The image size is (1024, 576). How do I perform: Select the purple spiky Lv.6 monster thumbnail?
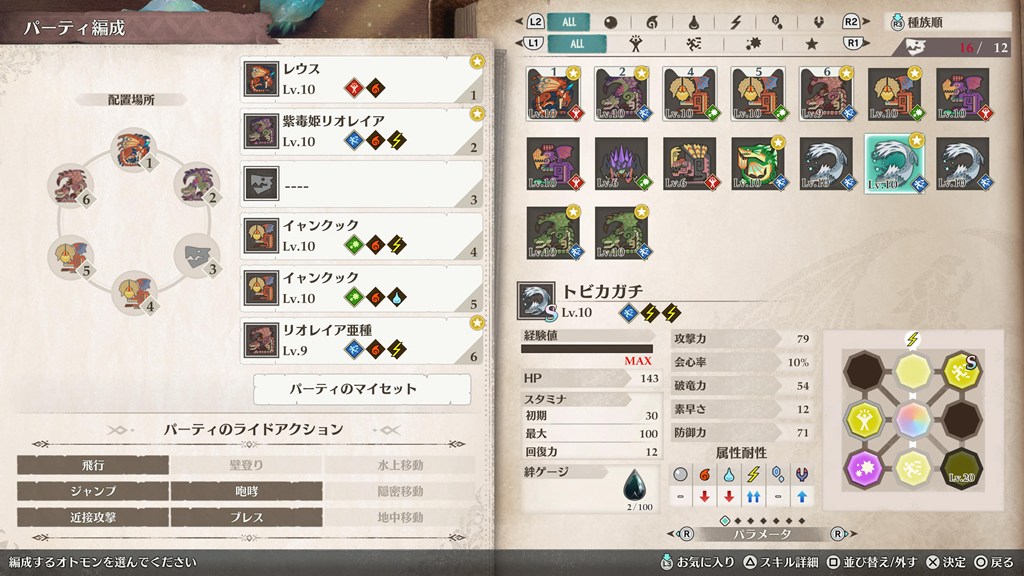click(x=621, y=163)
